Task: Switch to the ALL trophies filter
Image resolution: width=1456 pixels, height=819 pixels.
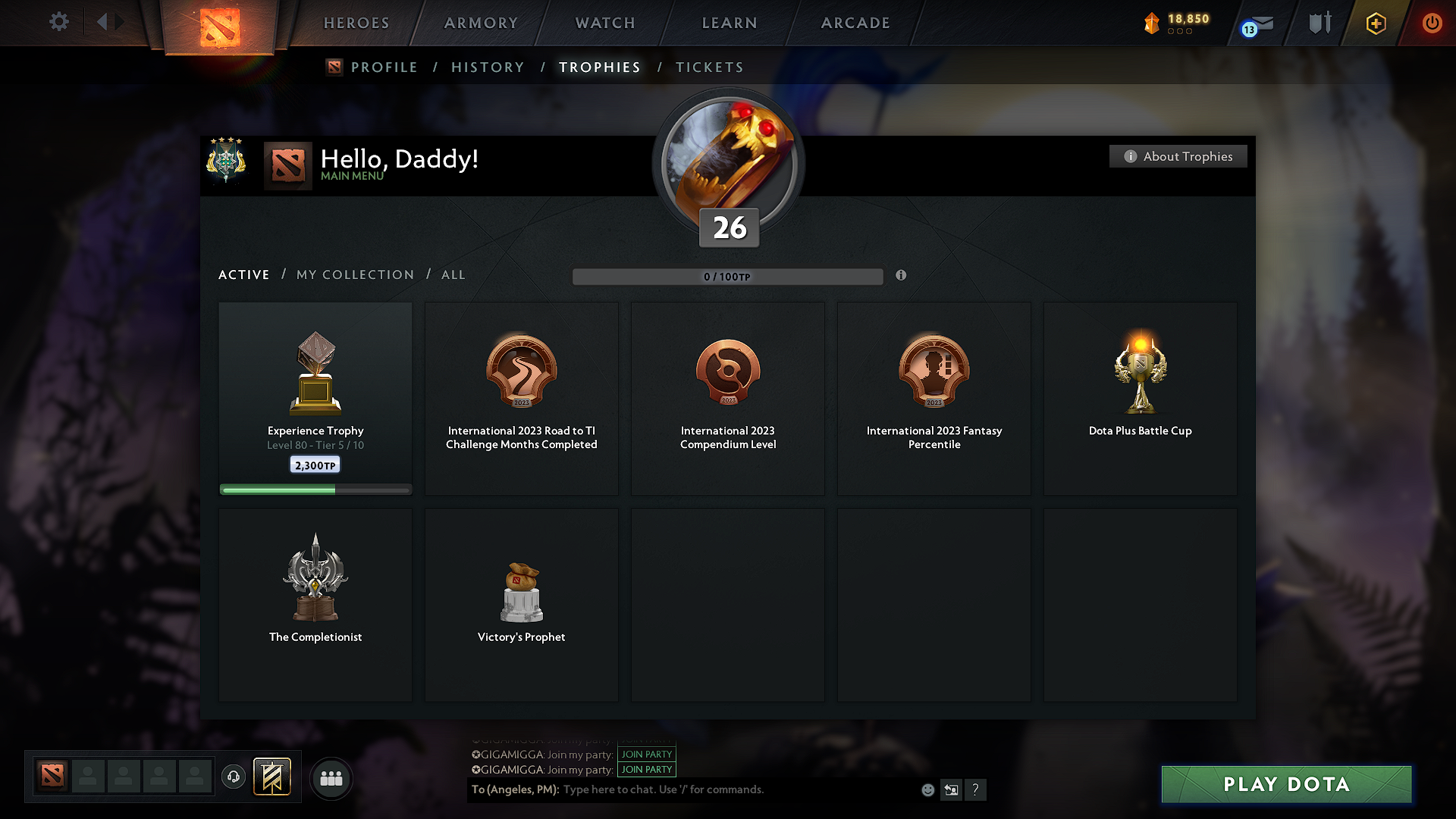Action: point(453,275)
